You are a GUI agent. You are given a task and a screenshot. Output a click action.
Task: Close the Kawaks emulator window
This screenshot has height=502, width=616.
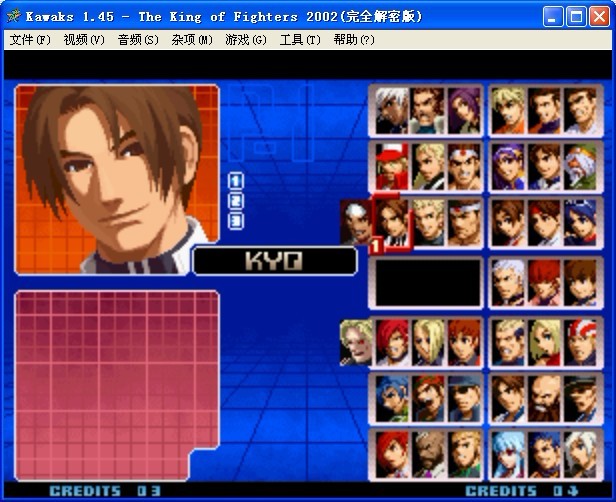[x=598, y=16]
